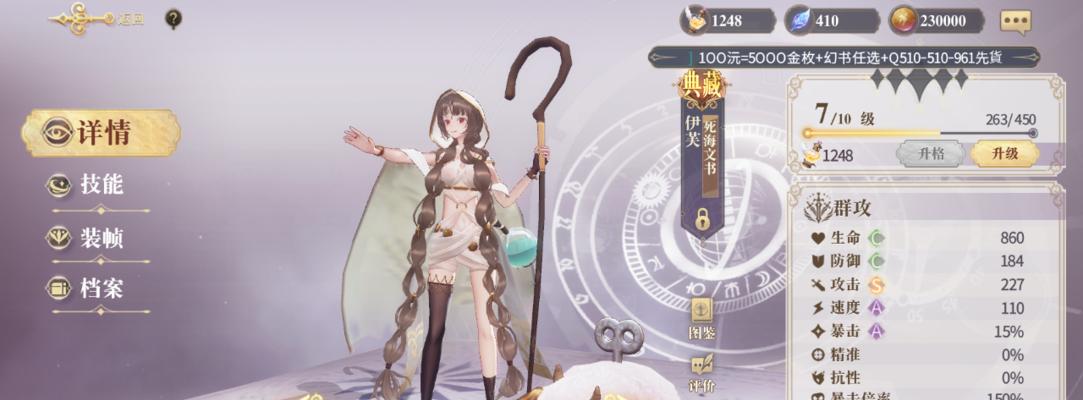Tap the bee 1248 currency at top
The height and width of the screenshot is (400, 1083).
click(727, 21)
